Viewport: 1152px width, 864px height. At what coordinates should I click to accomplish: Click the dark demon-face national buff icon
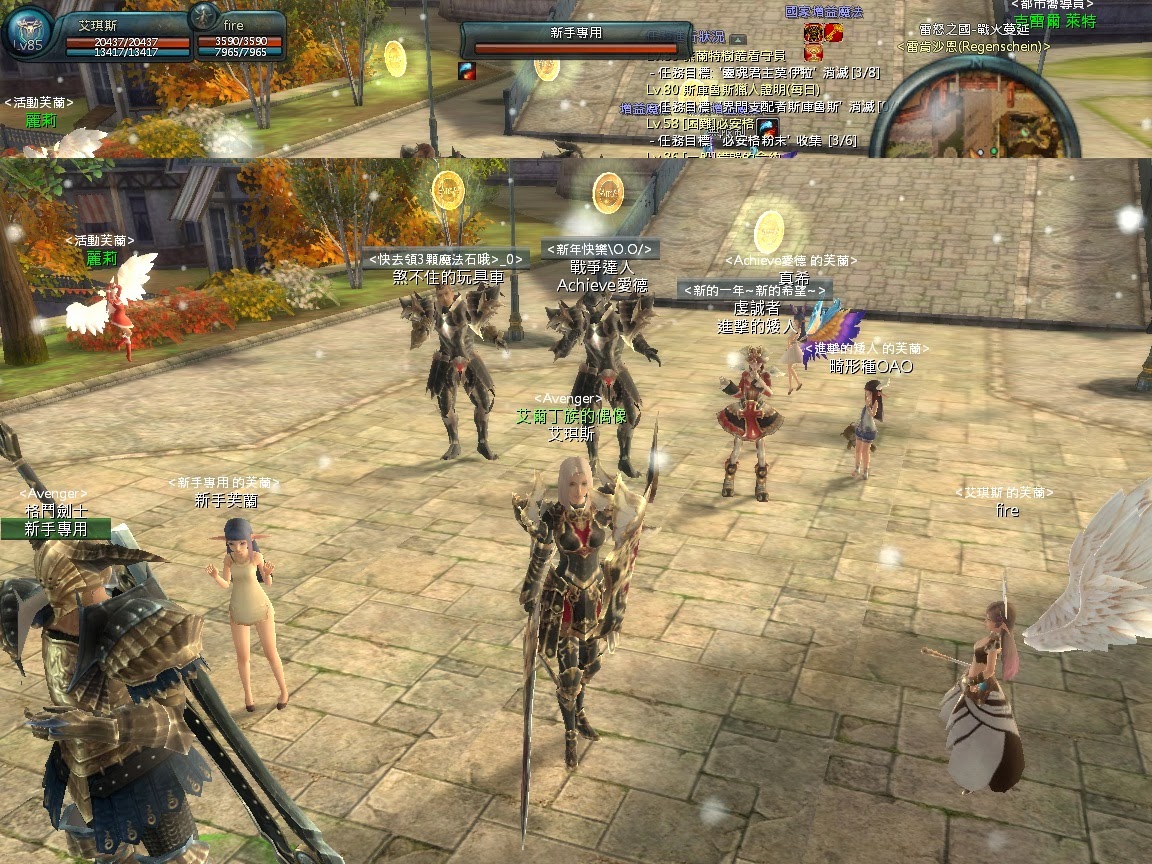tap(813, 33)
